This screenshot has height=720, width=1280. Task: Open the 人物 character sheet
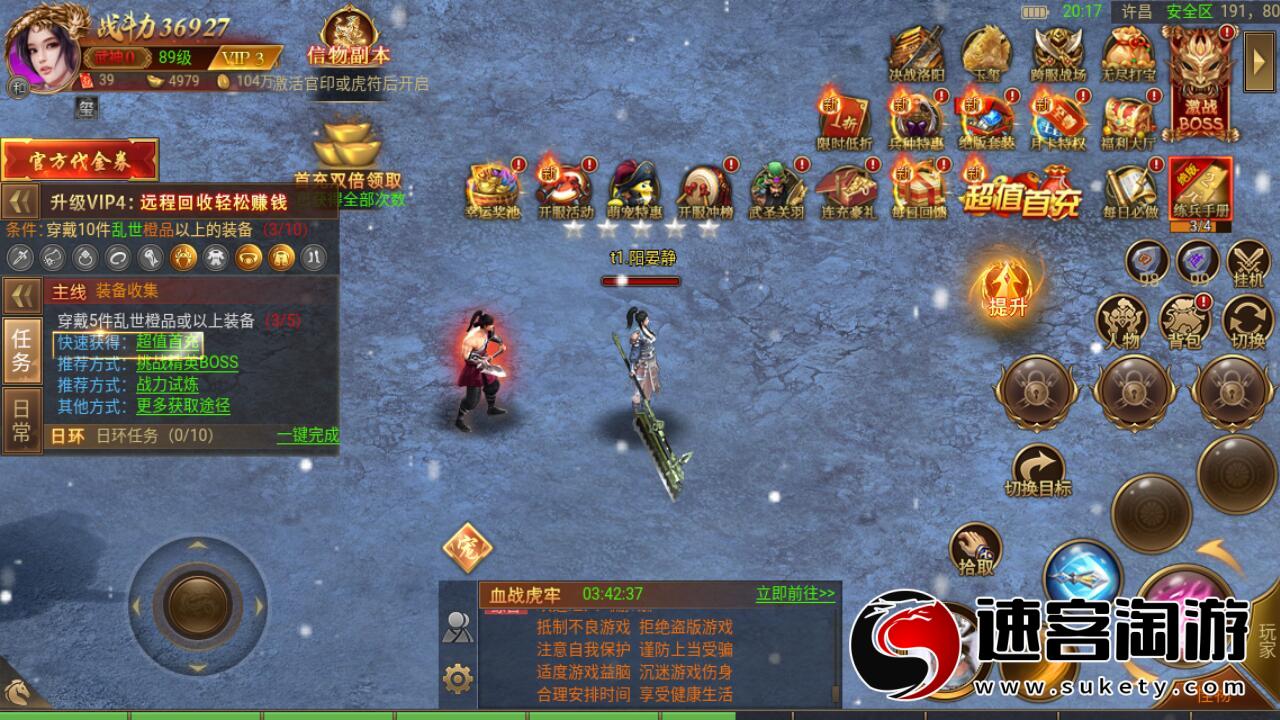[1121, 321]
